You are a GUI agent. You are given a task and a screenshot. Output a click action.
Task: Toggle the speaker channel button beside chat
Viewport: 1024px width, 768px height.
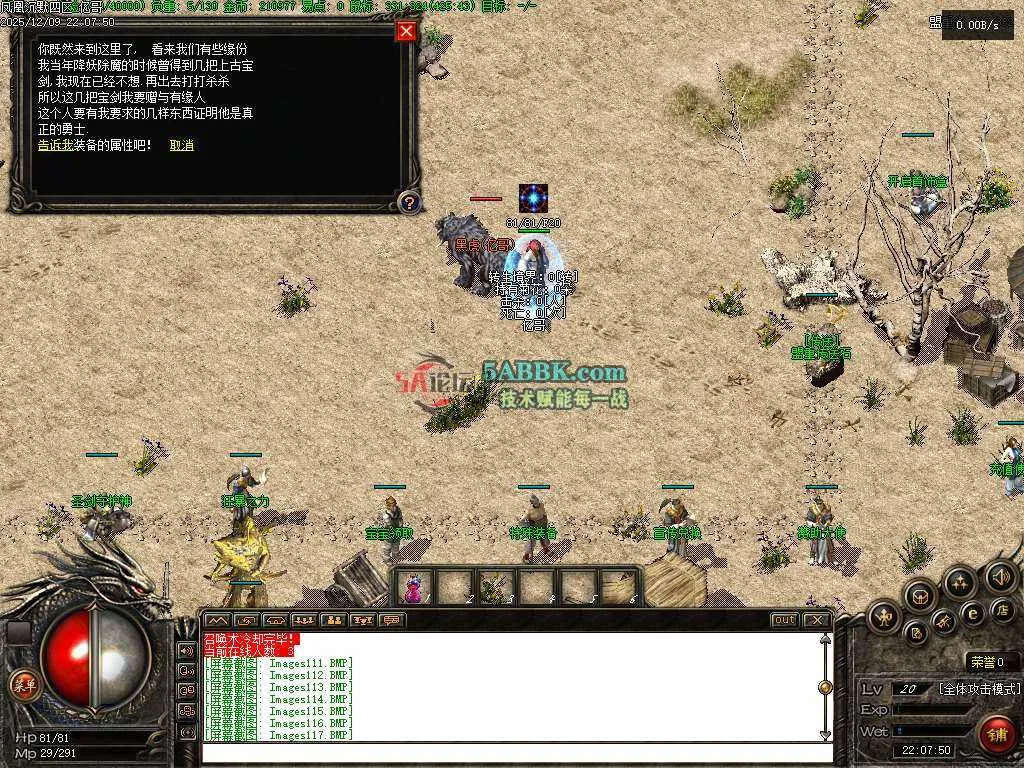186,650
